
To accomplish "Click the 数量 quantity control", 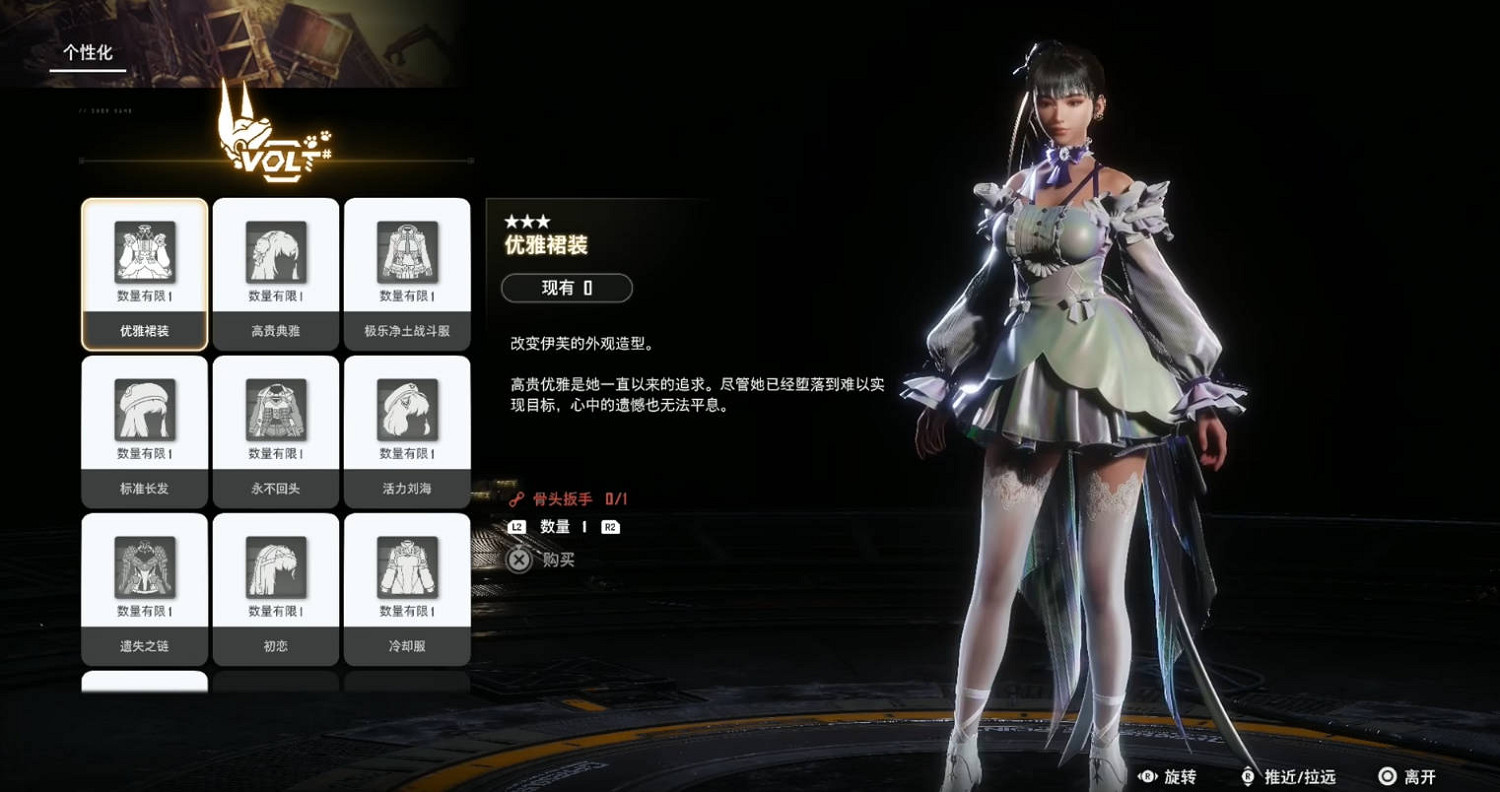I will (554, 527).
